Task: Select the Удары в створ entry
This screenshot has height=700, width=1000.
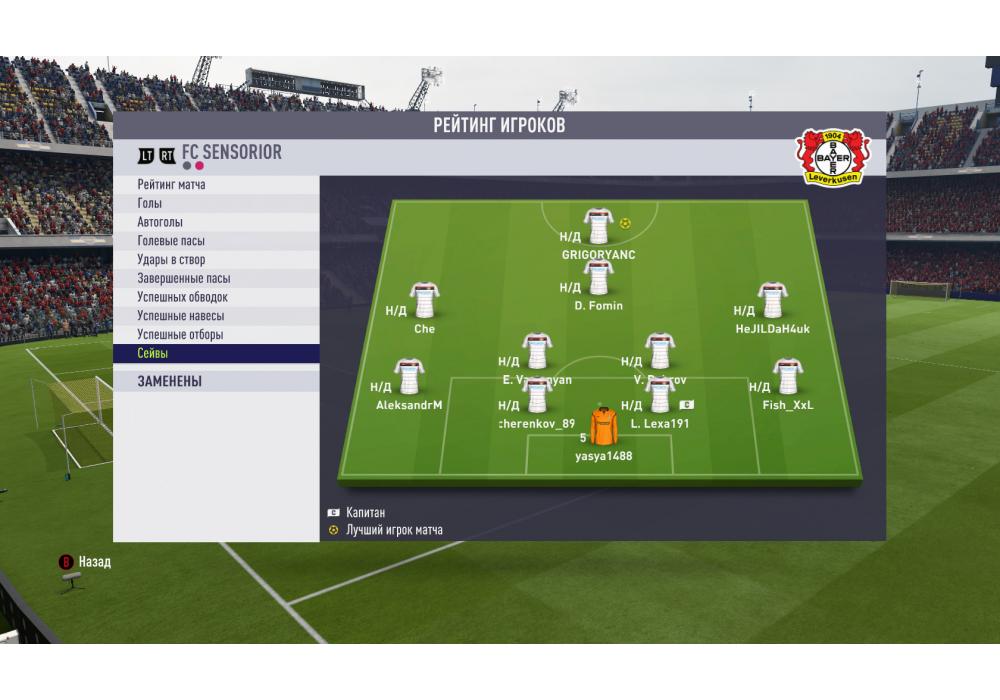Action: [x=216, y=260]
